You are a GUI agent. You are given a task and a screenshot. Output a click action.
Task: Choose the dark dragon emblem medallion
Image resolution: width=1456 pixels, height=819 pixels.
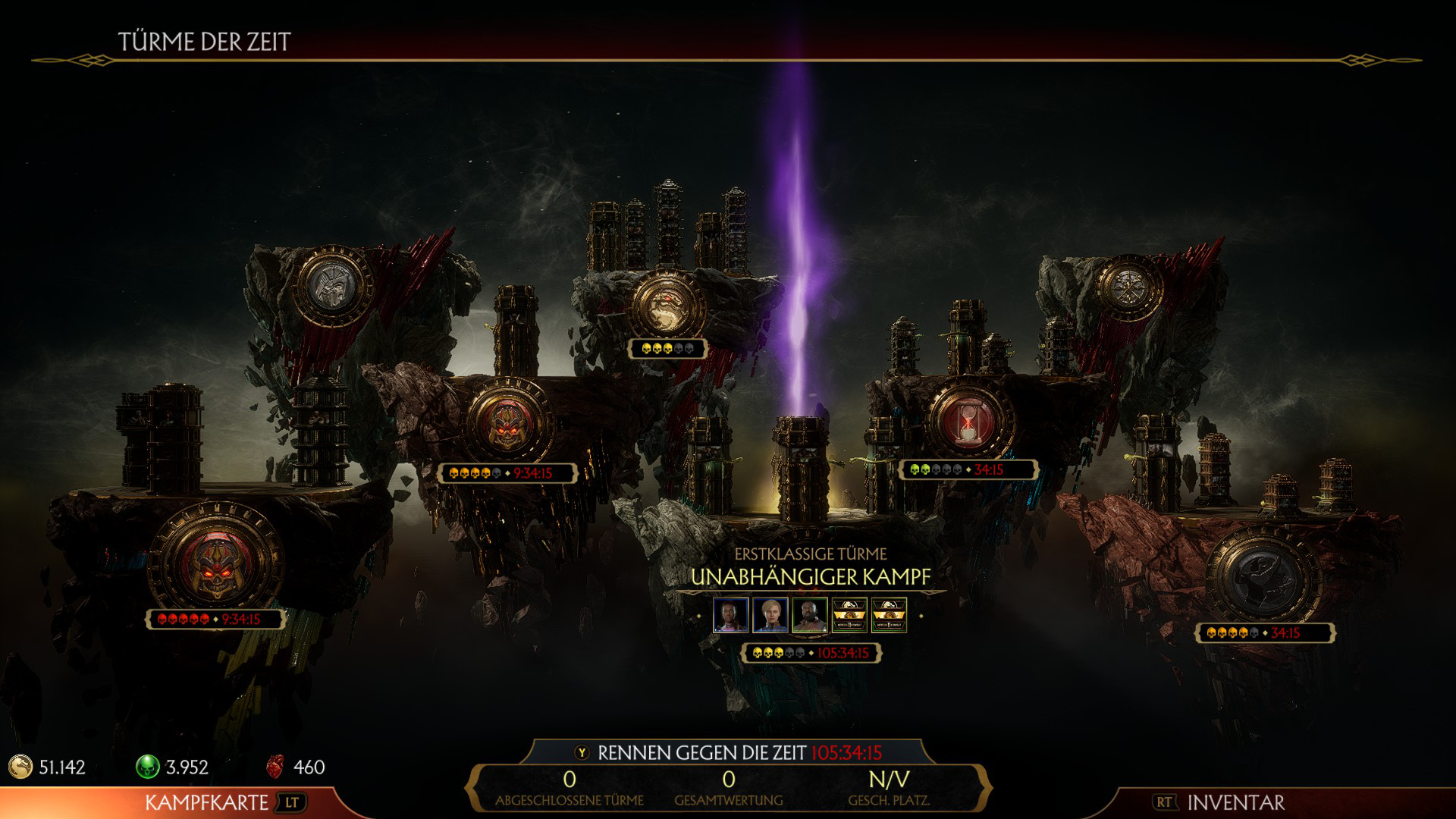1262,578
